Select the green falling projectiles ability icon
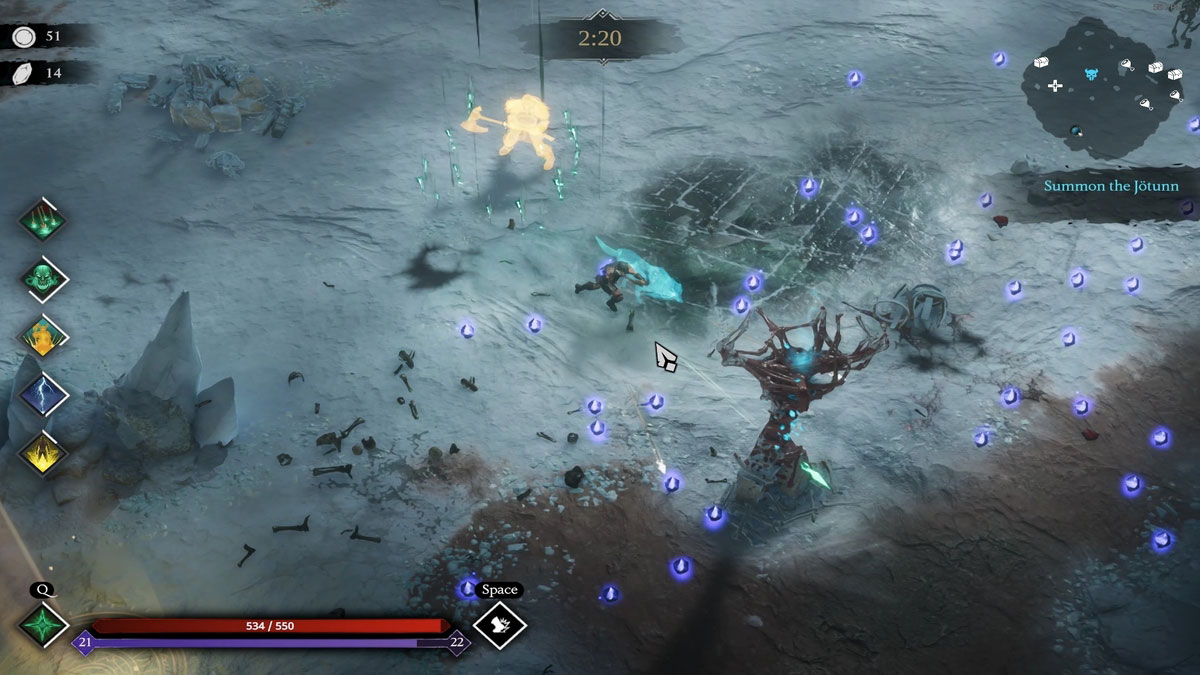1200x675 pixels. click(43, 220)
